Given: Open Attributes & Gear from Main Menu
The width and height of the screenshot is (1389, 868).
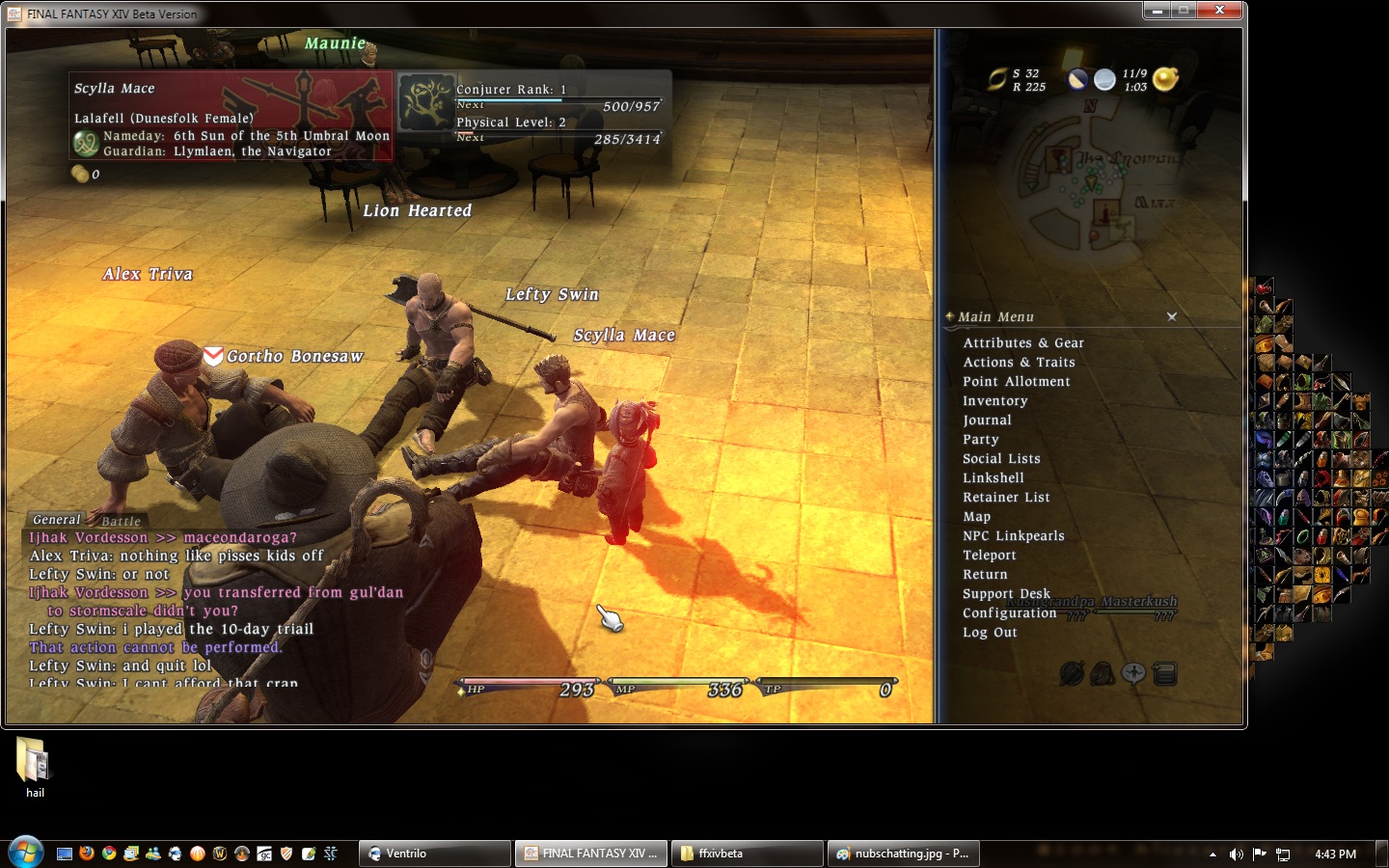Looking at the screenshot, I should (1022, 343).
